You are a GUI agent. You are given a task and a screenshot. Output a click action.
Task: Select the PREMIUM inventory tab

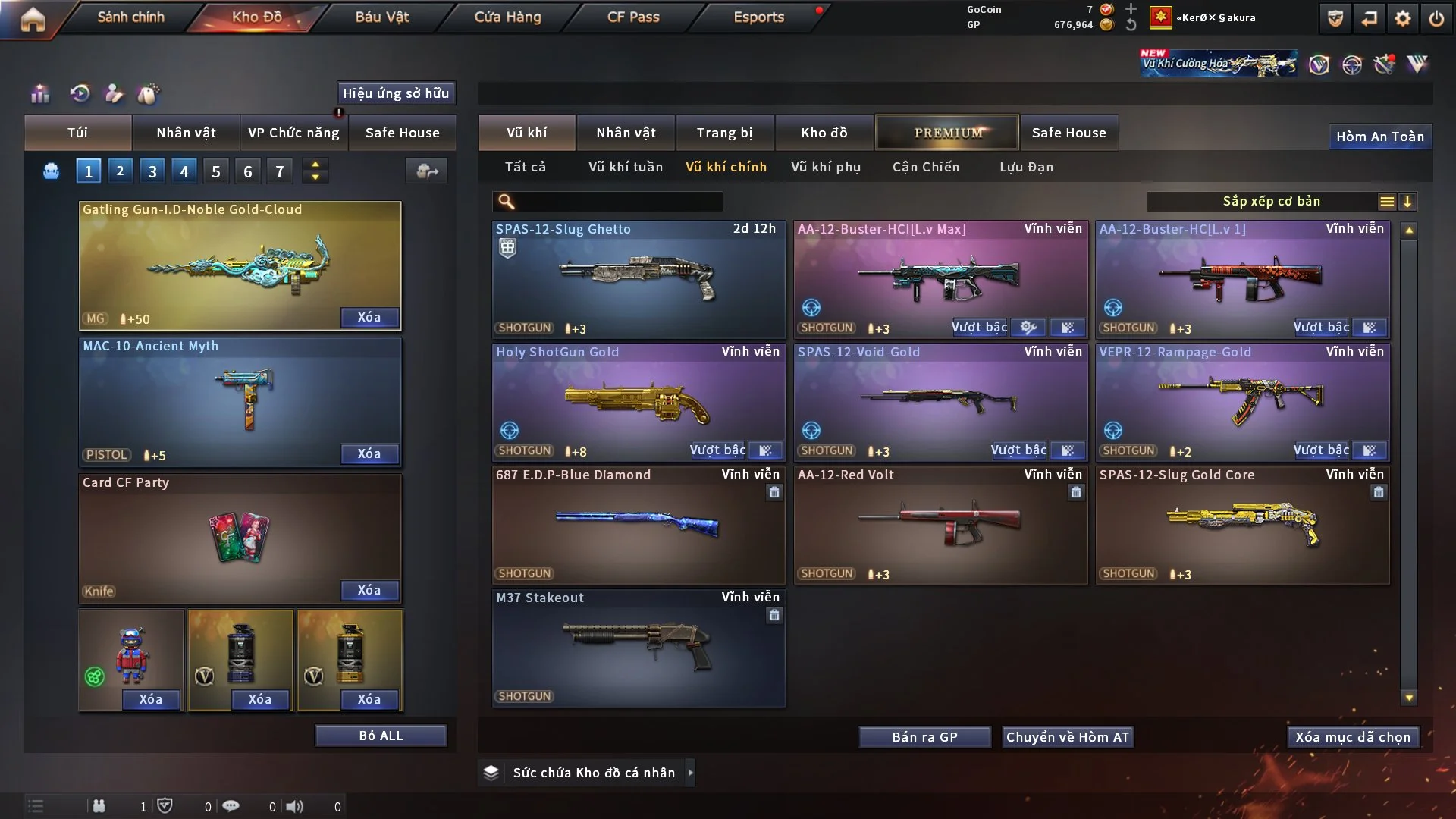pyautogui.click(x=948, y=133)
